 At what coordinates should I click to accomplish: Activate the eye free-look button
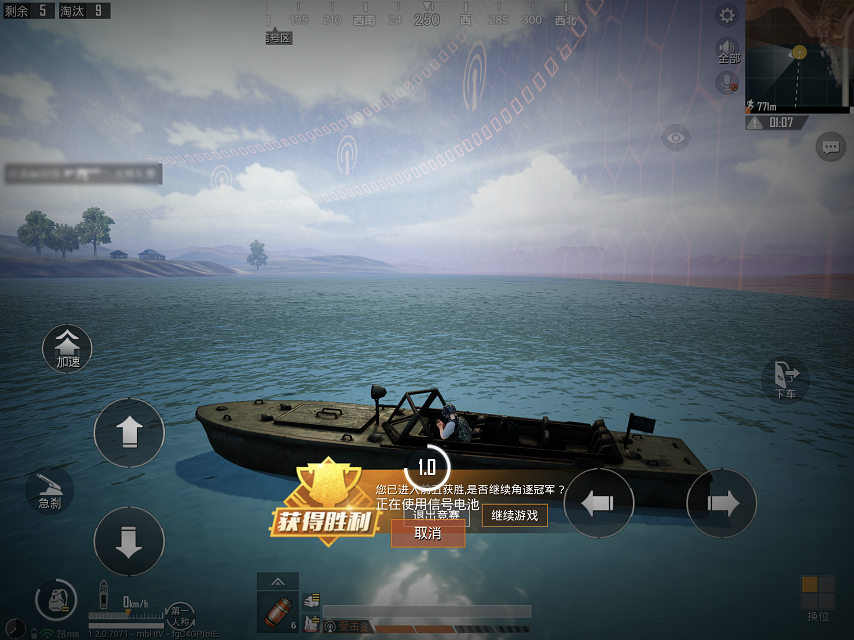[x=676, y=138]
